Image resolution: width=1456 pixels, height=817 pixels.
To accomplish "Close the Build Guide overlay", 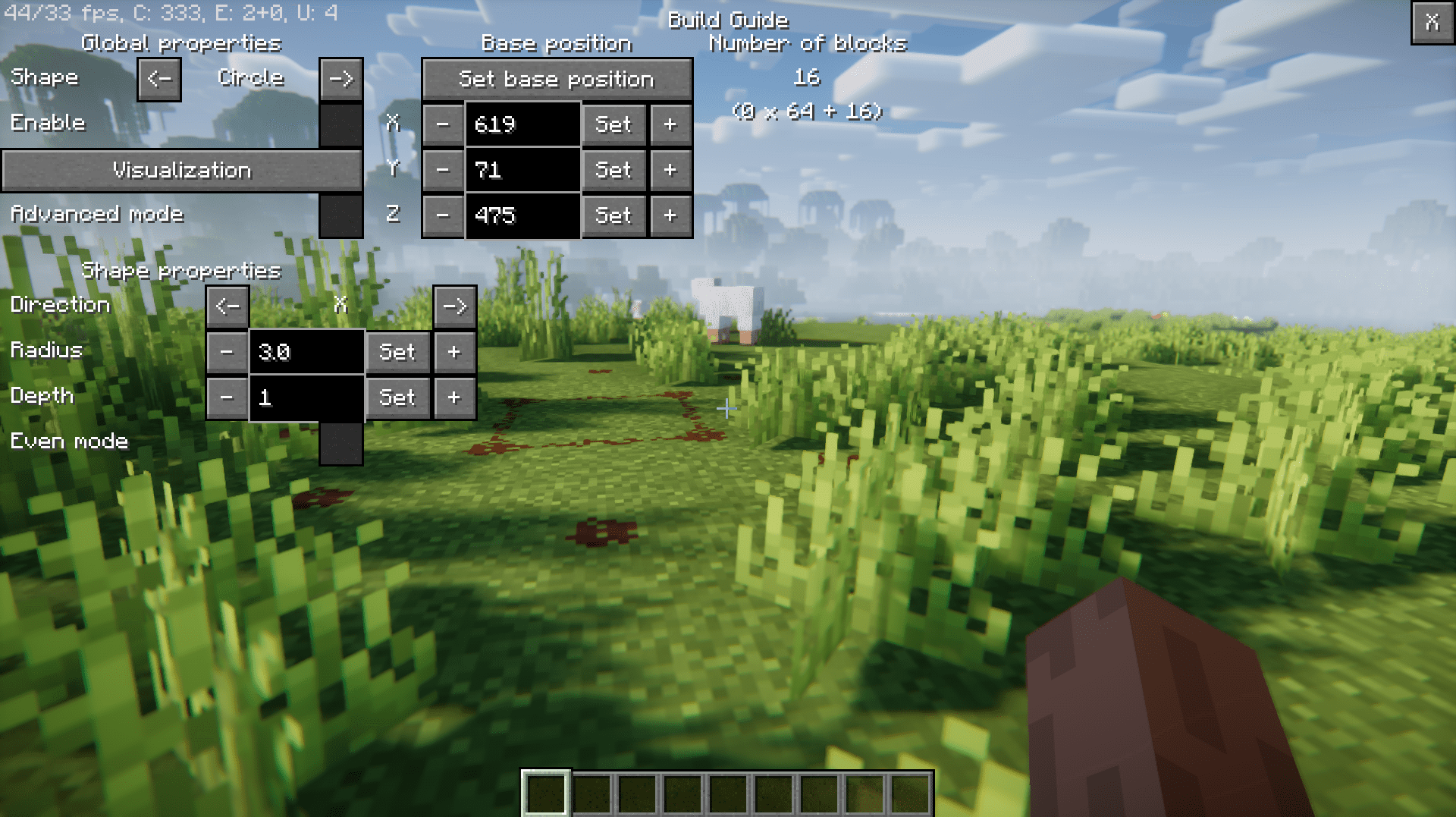I will point(1432,24).
